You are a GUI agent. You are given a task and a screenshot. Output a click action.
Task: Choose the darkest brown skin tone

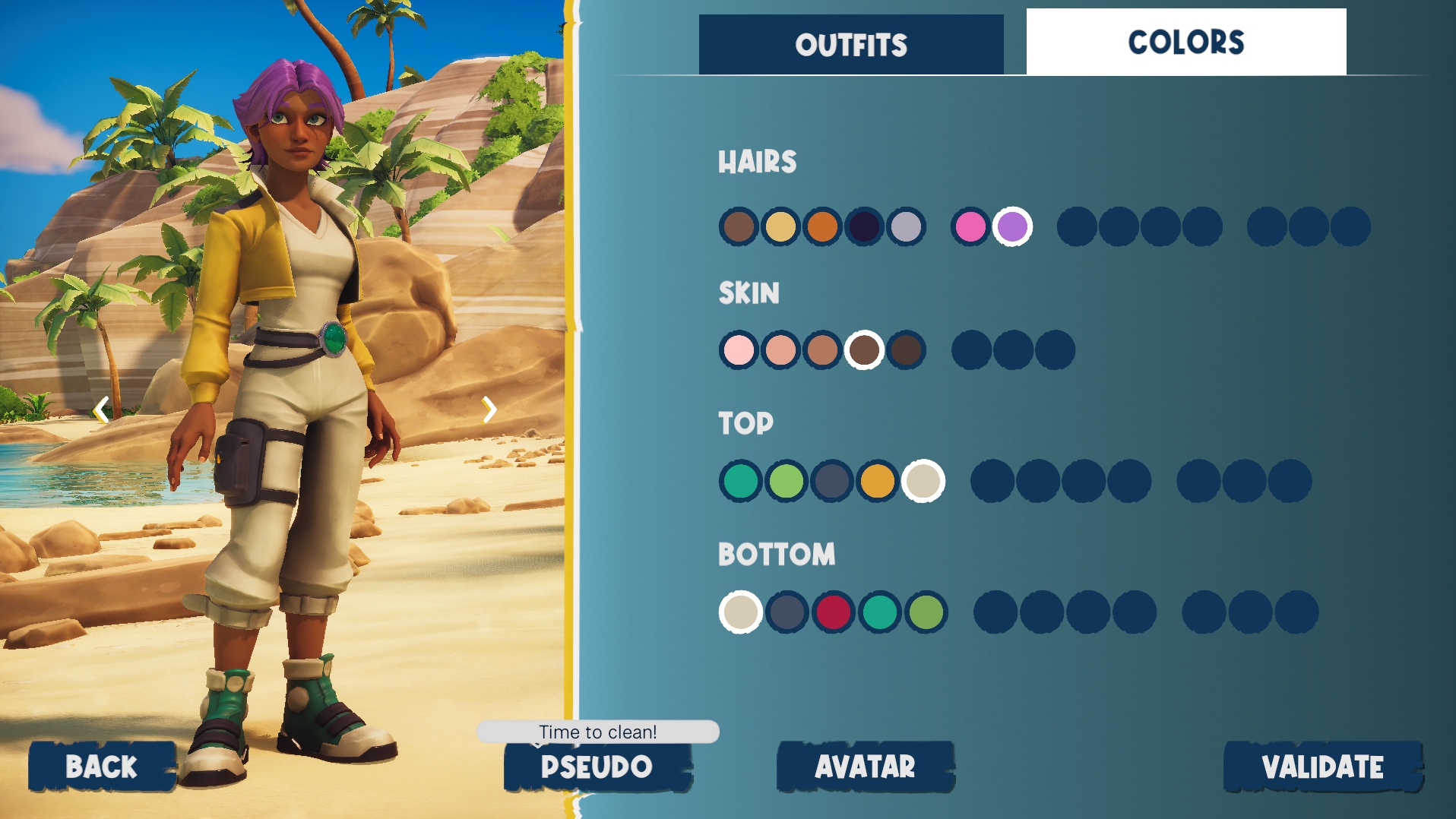906,350
